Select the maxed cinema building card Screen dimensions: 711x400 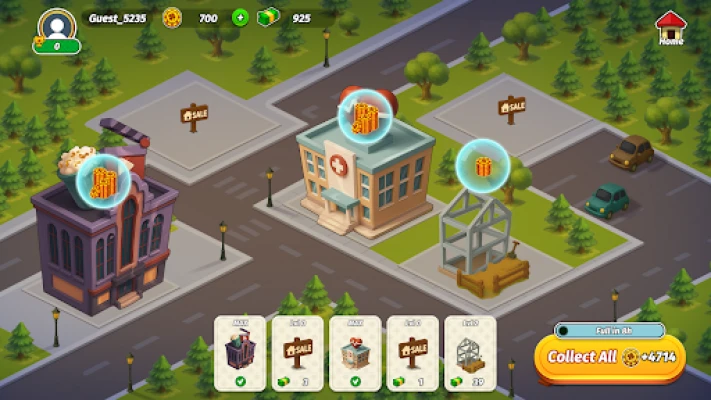point(240,353)
